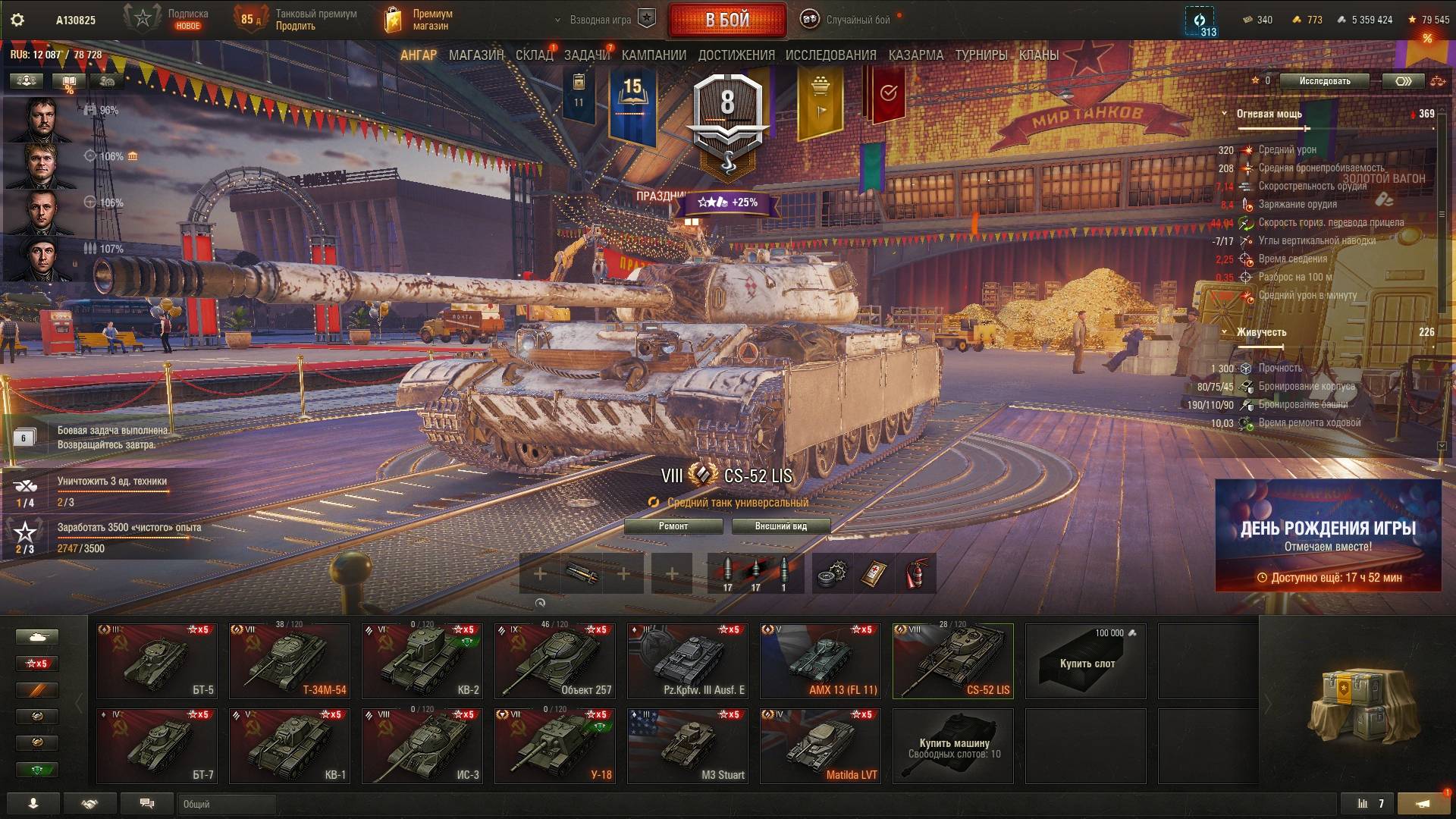This screenshot has height=819, width=1456.
Task: Start battle with the В БОЙ button
Action: (x=726, y=20)
